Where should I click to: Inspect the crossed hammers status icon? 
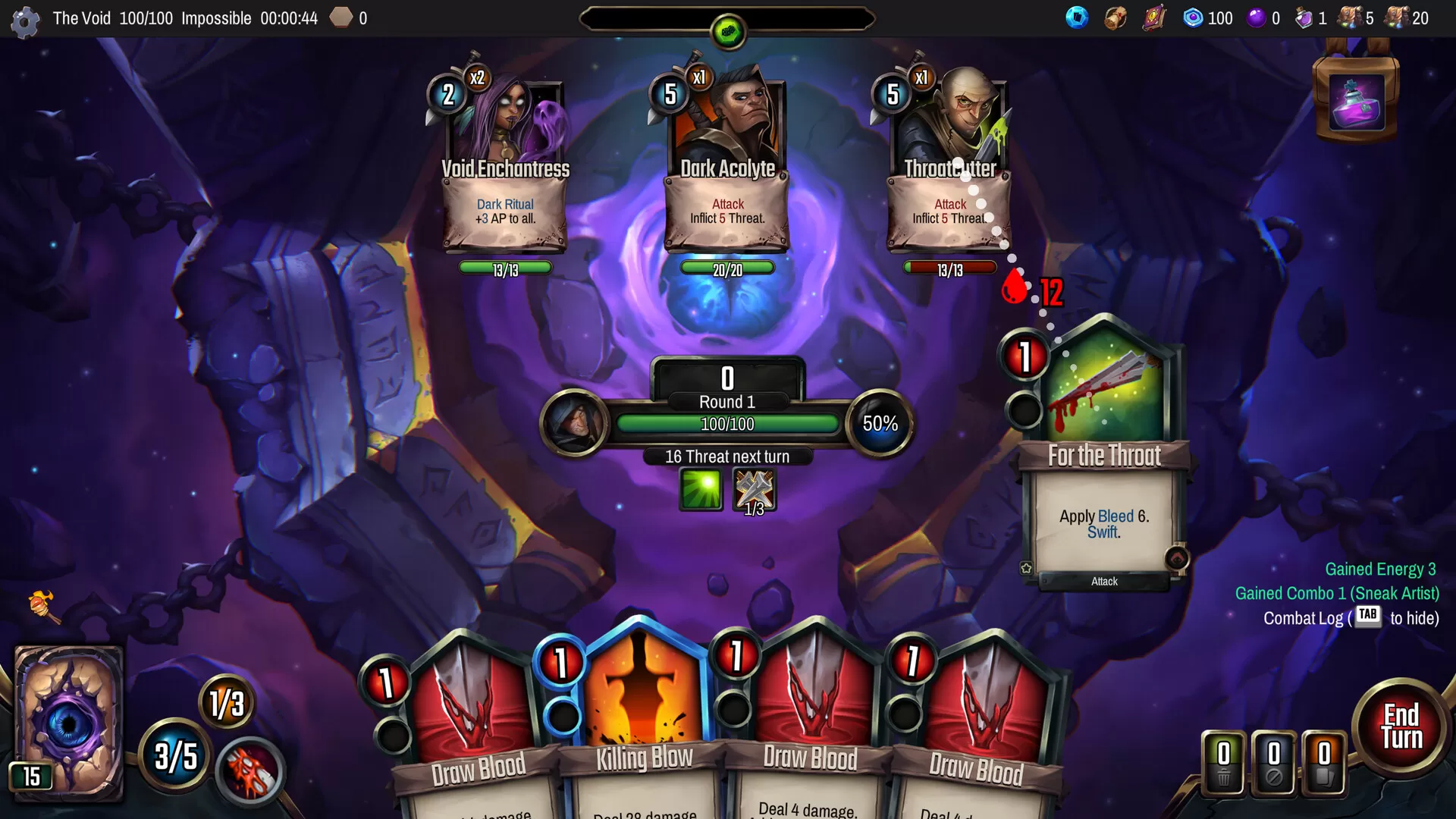pyautogui.click(x=754, y=490)
